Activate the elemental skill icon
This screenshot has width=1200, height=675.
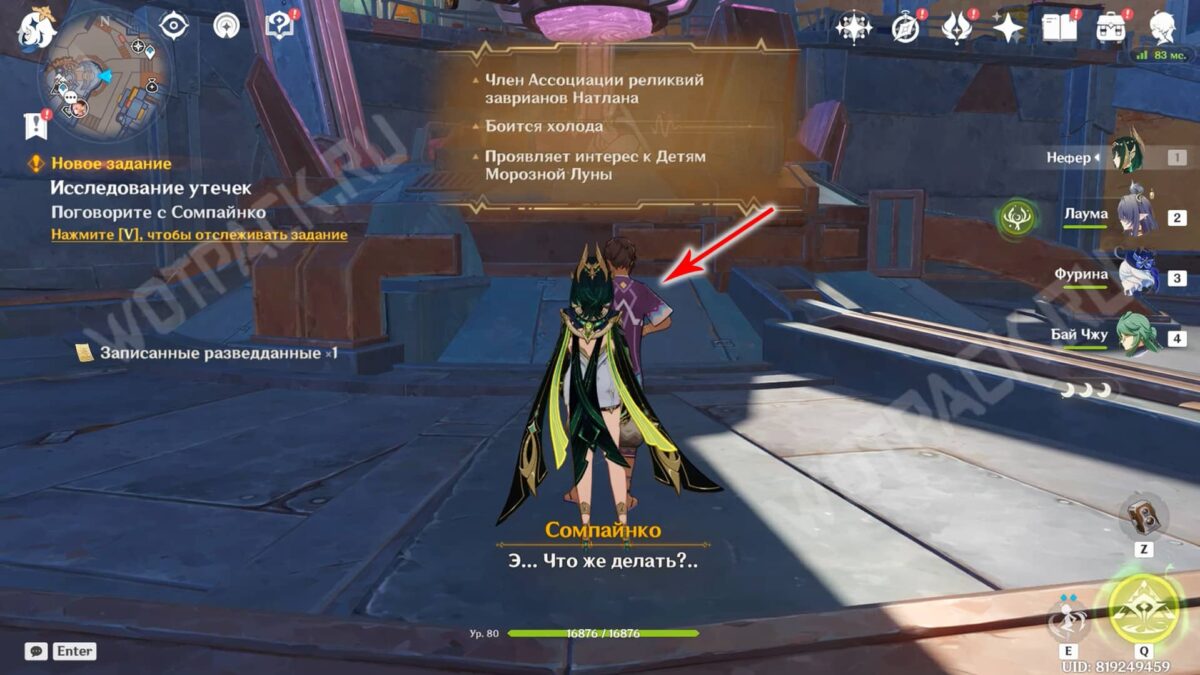[x=1068, y=617]
